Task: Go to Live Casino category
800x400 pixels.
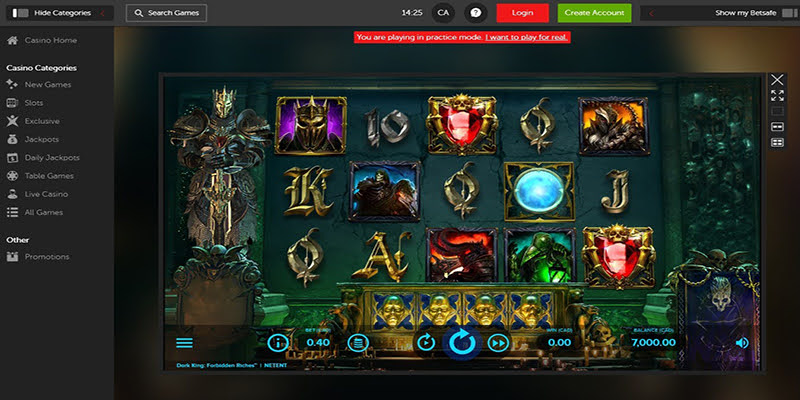Action: coord(46,194)
